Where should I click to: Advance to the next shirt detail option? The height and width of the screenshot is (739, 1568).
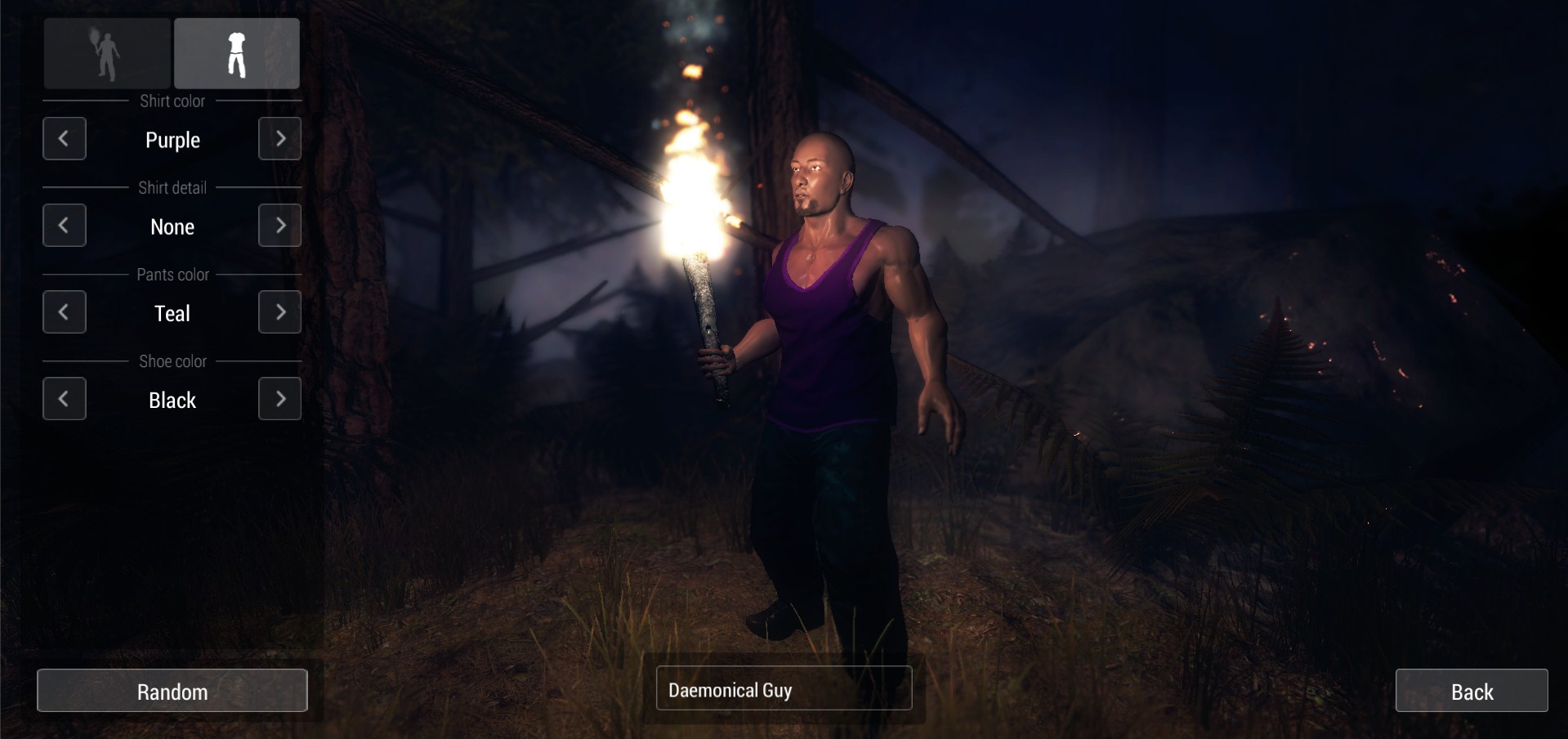[x=279, y=226]
